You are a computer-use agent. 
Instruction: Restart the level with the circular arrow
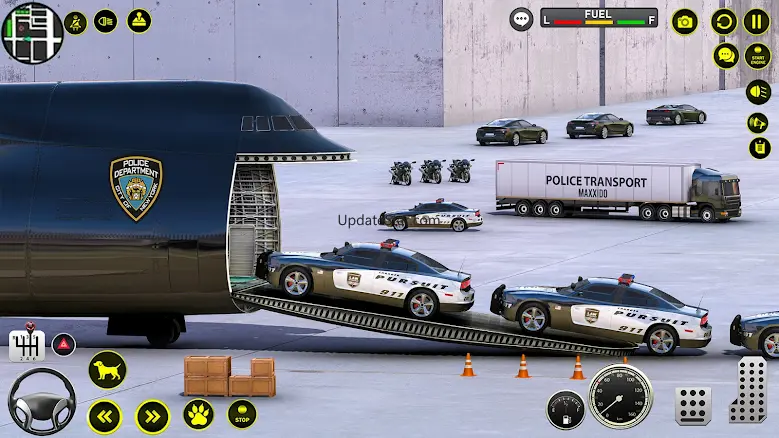point(724,21)
